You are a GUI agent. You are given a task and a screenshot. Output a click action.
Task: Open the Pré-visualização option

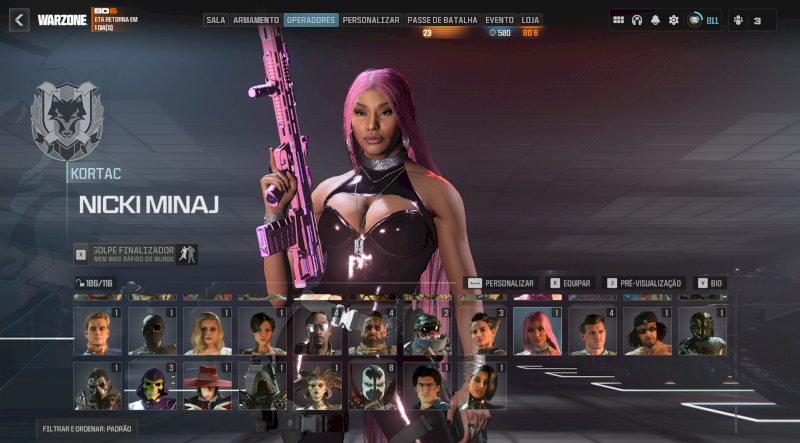click(643, 283)
